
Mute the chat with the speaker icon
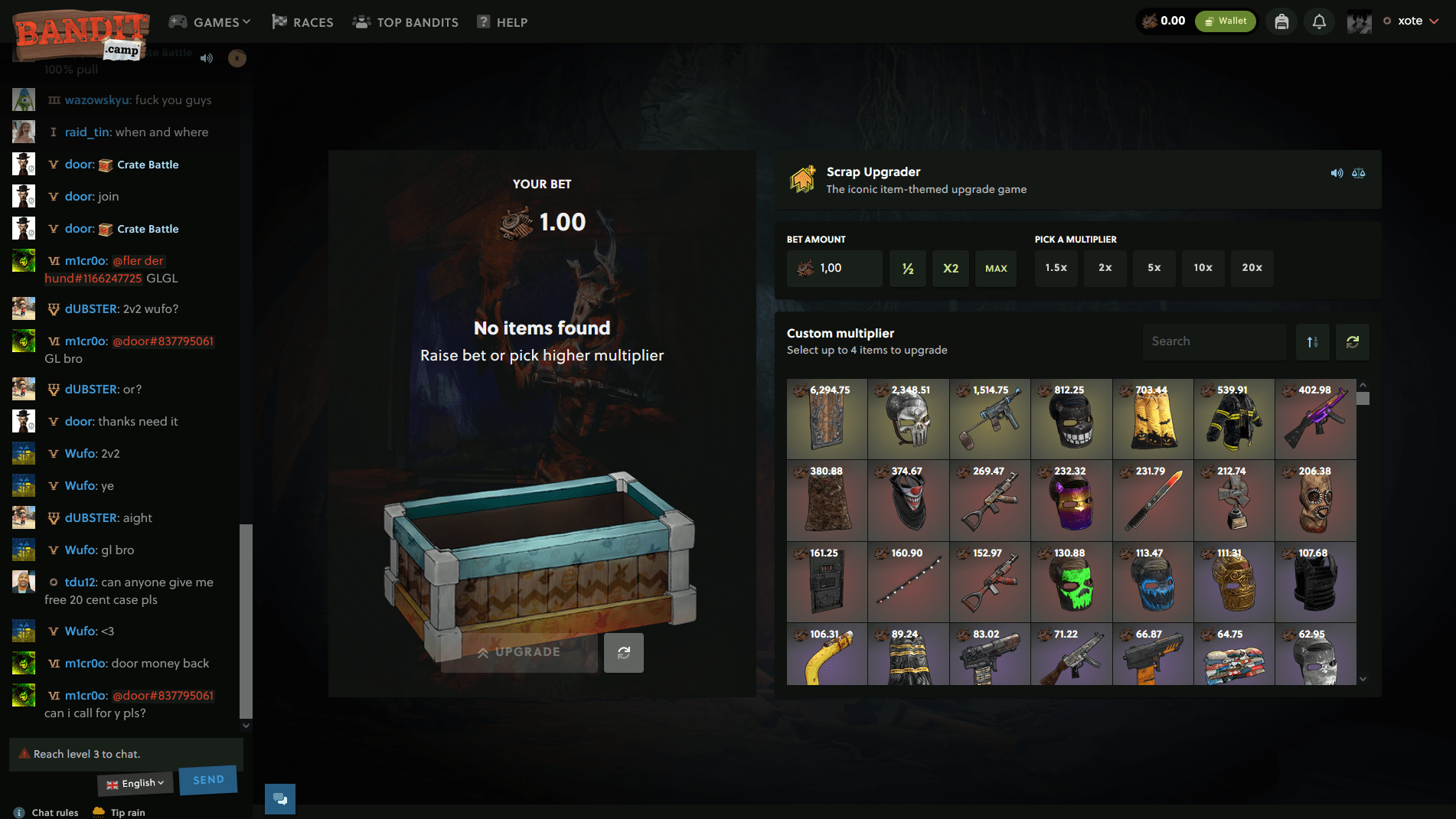pyautogui.click(x=206, y=57)
